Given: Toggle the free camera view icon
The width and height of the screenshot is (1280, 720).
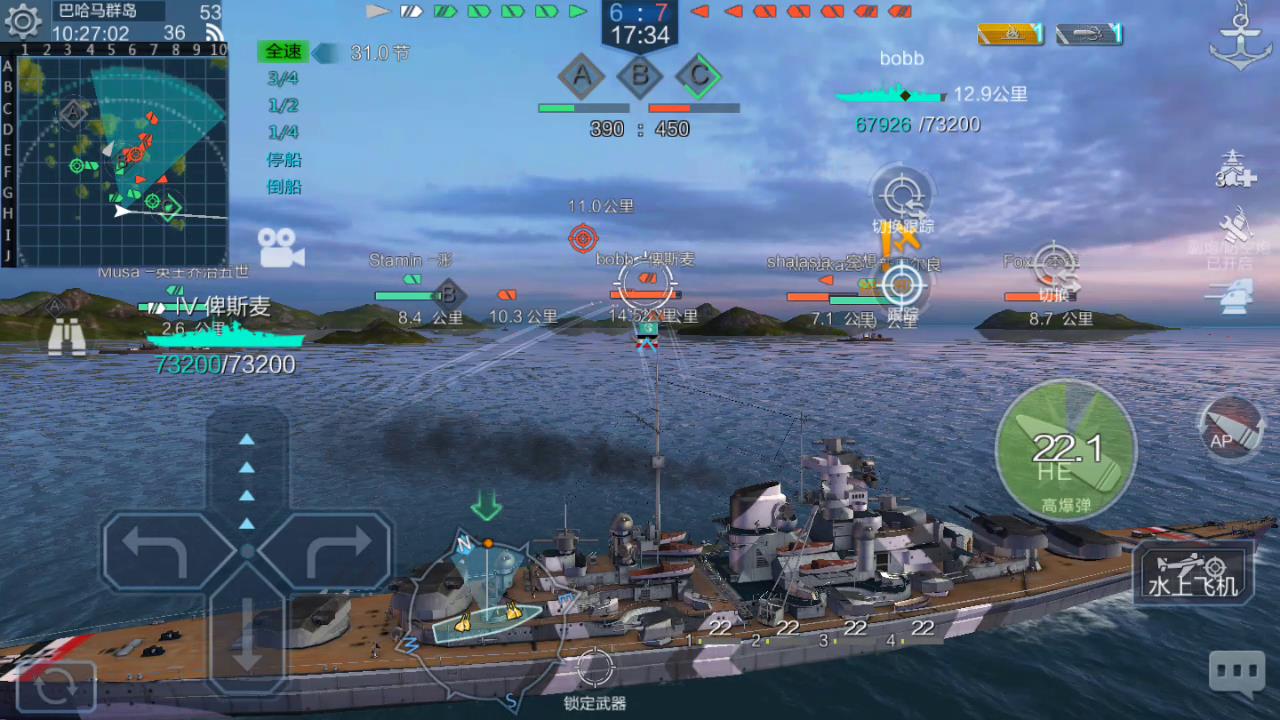Looking at the screenshot, I should [281, 247].
